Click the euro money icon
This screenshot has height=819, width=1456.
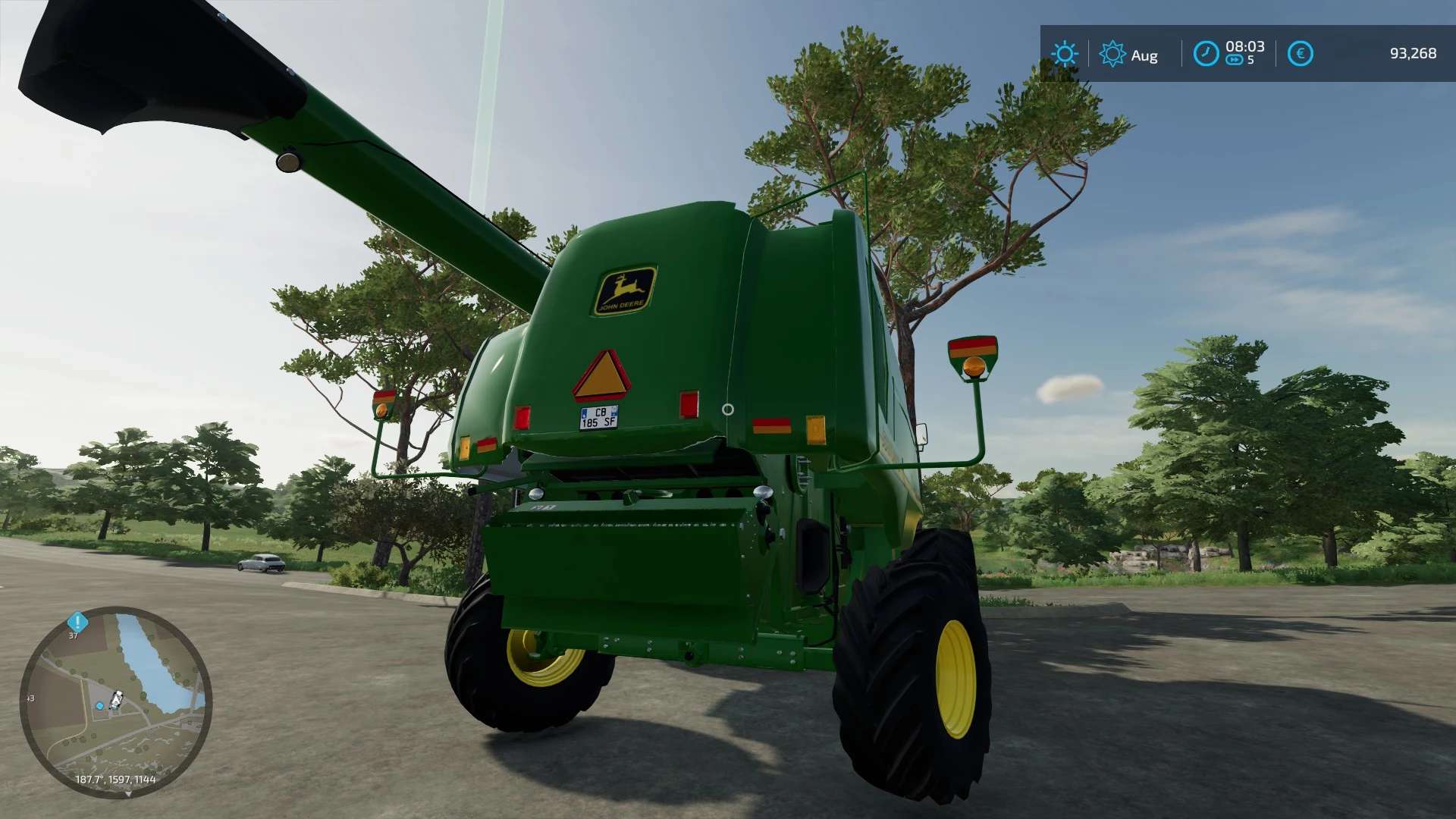[x=1300, y=54]
